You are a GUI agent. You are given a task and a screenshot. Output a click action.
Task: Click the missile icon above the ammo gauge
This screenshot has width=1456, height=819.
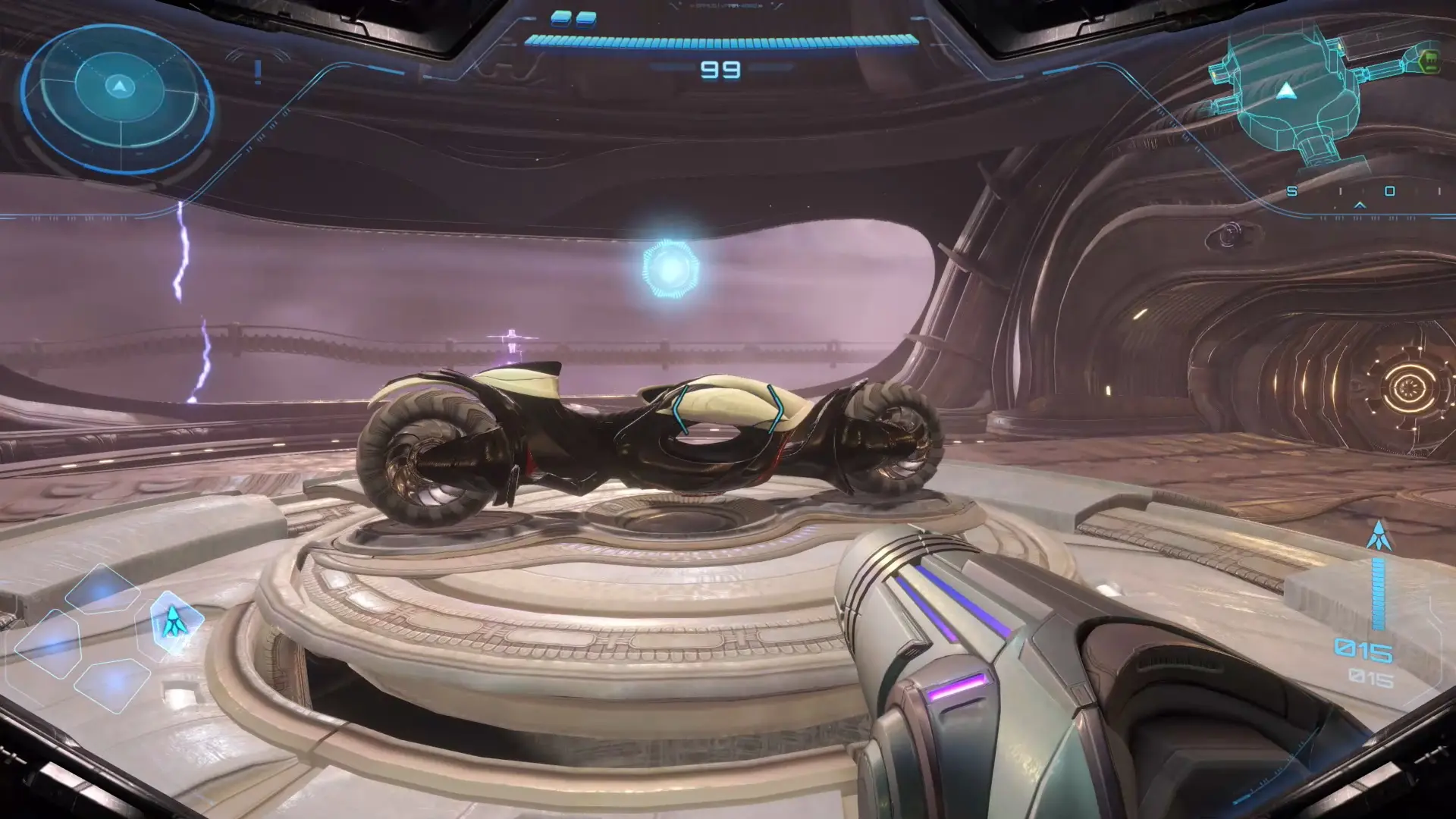tap(1378, 535)
